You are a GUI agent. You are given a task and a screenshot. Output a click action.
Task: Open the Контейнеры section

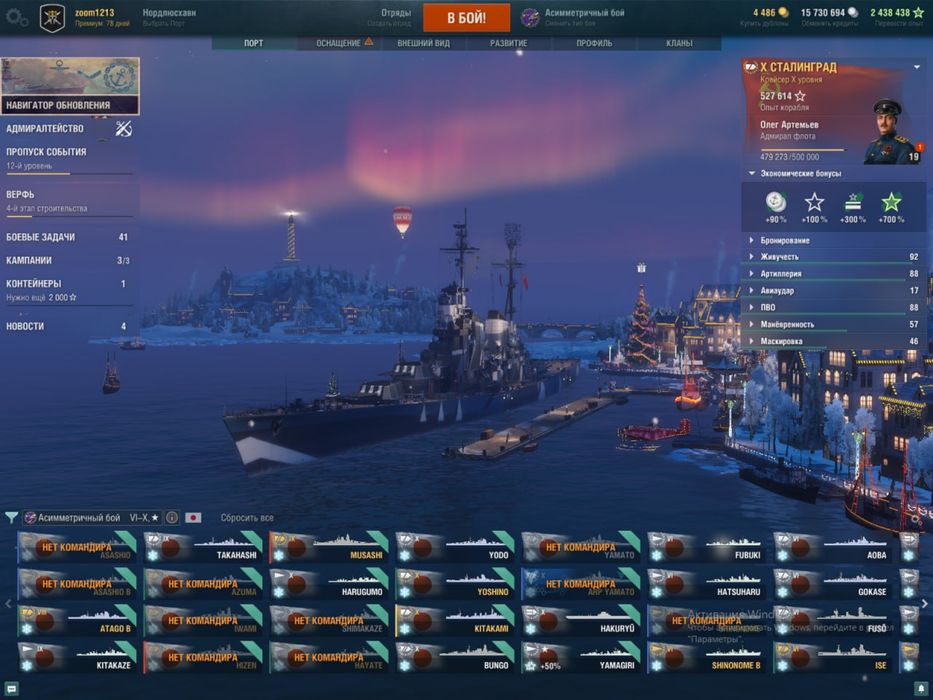tap(34, 284)
